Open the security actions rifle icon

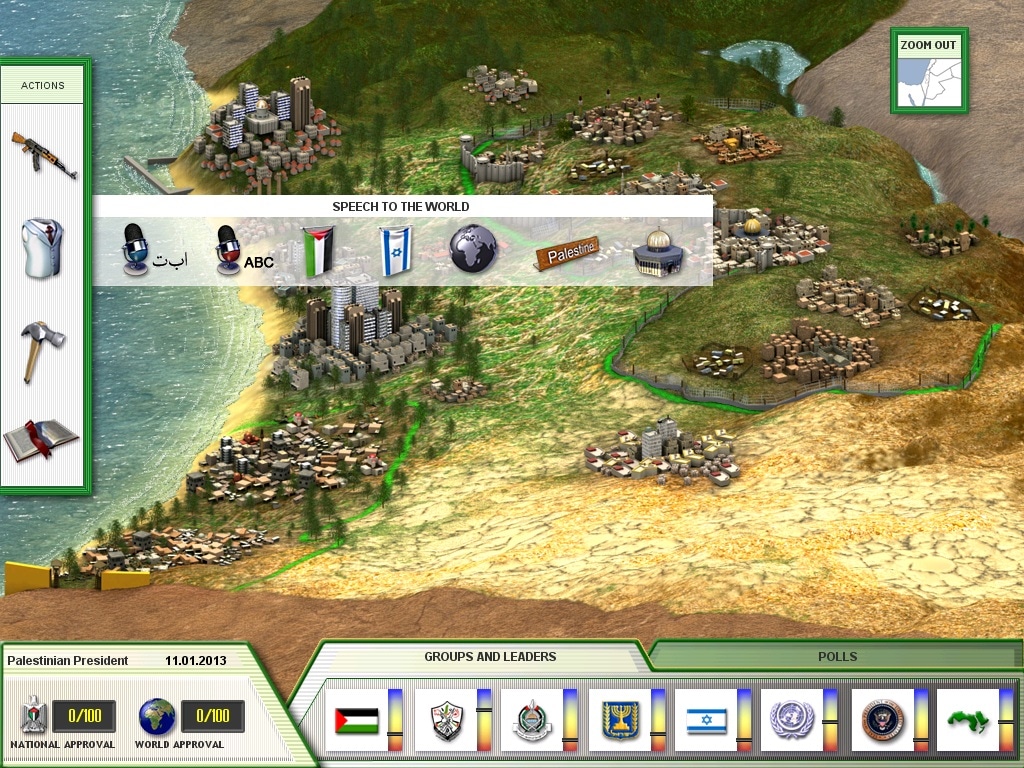click(44, 154)
